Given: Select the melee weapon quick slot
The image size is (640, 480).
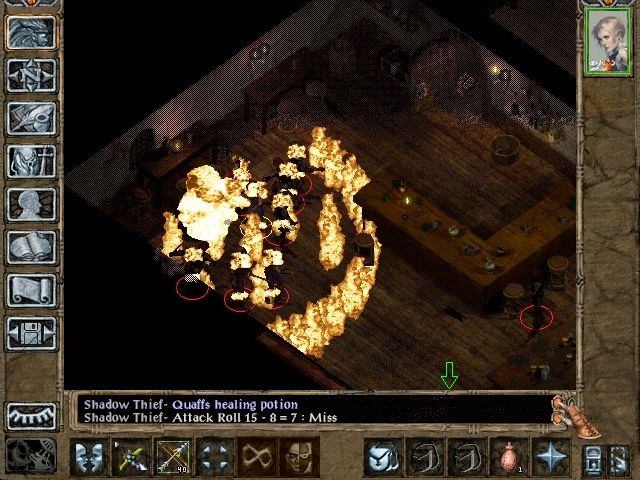Looking at the screenshot, I should (x=130, y=458).
